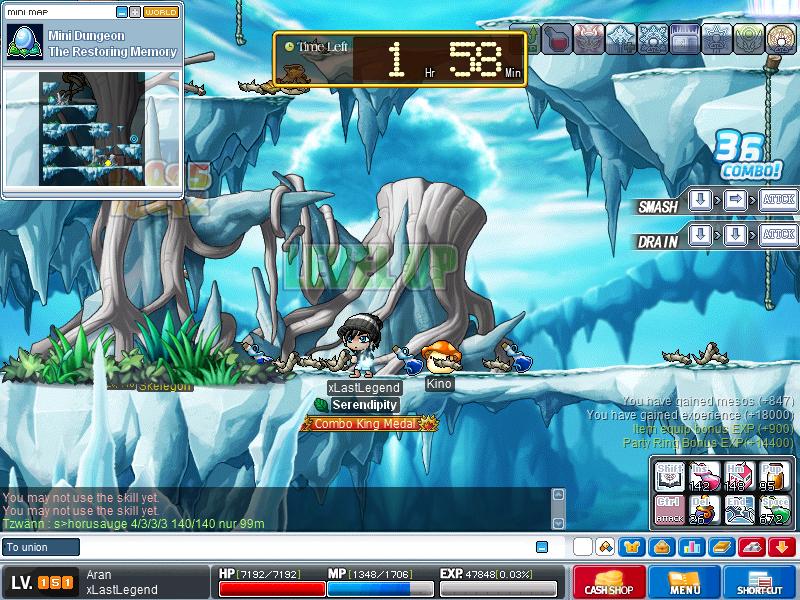Image resolution: width=800 pixels, height=600 pixels.
Task: Open the equipment shirt icon button
Action: (x=632, y=547)
